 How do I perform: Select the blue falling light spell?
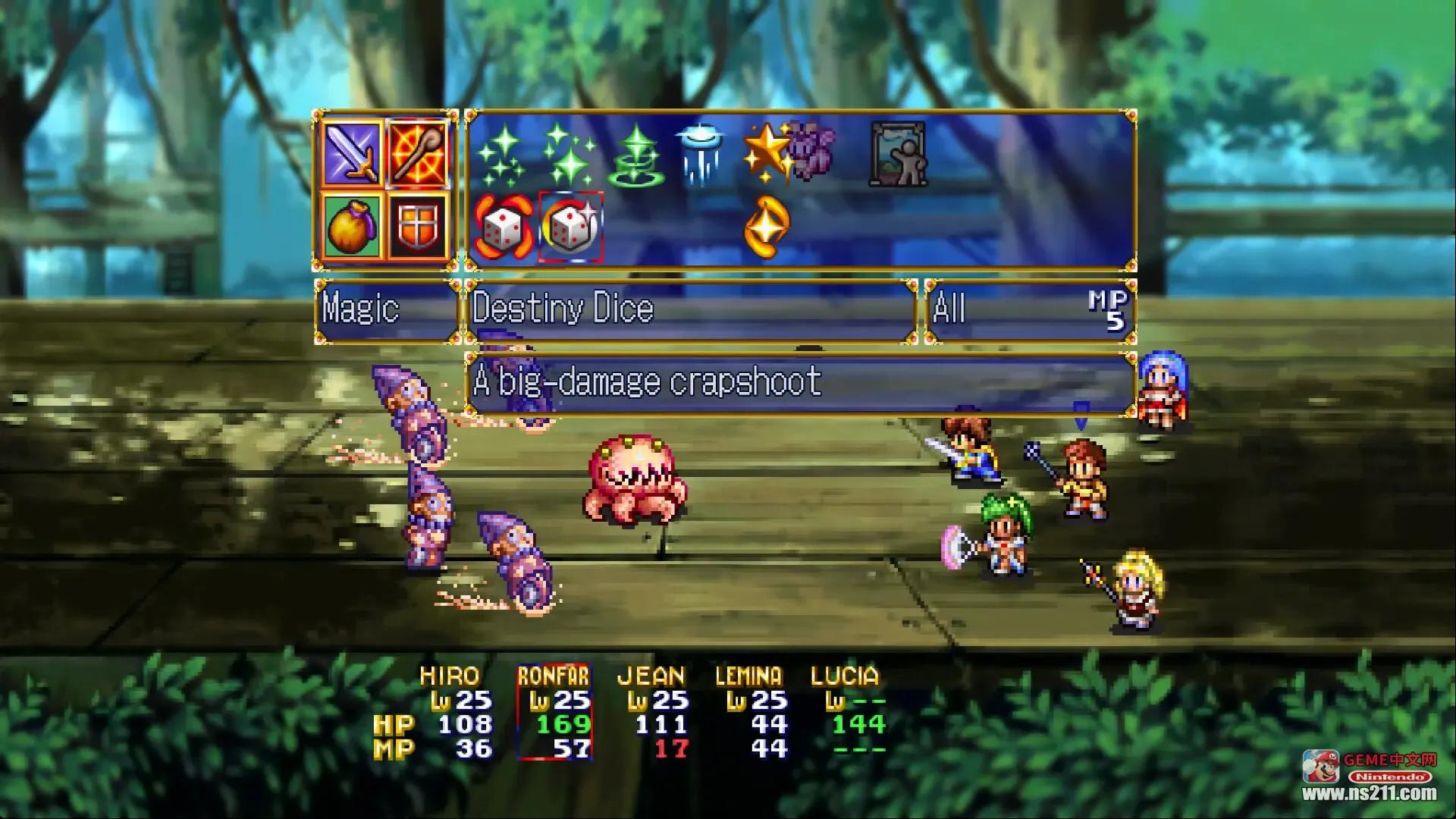[x=699, y=155]
